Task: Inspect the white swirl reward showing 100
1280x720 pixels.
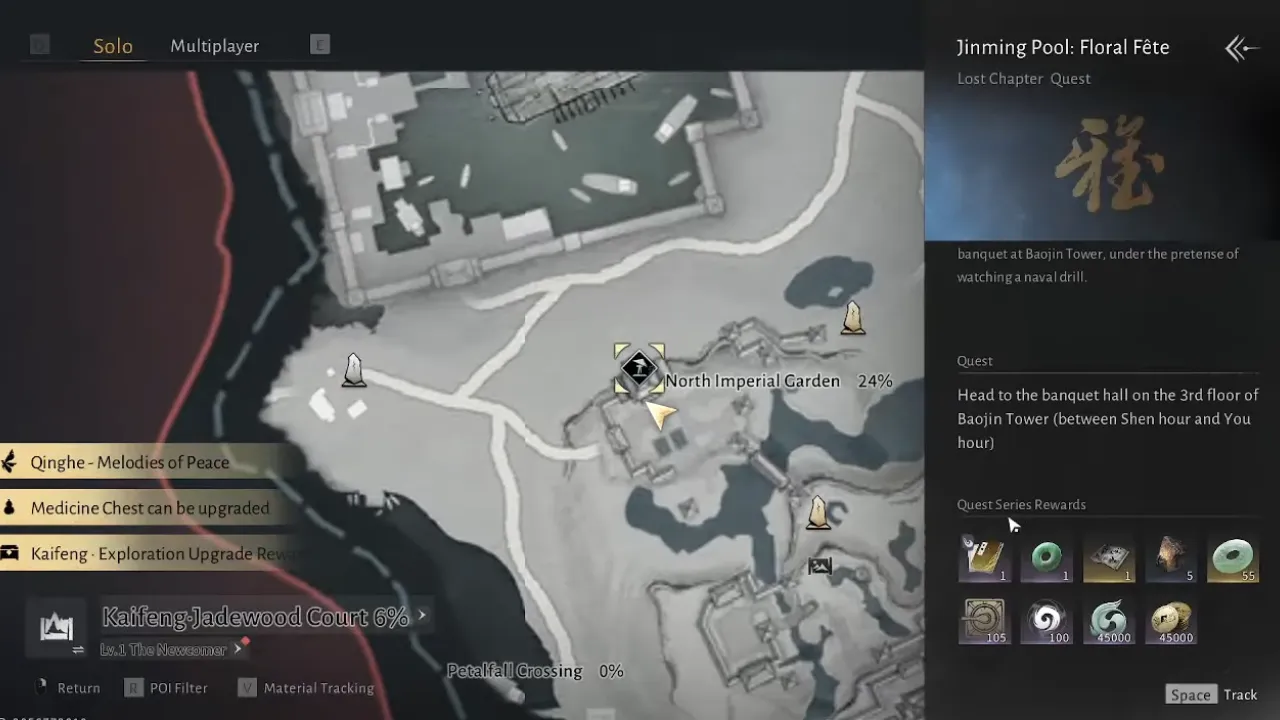Action: click(x=1046, y=620)
